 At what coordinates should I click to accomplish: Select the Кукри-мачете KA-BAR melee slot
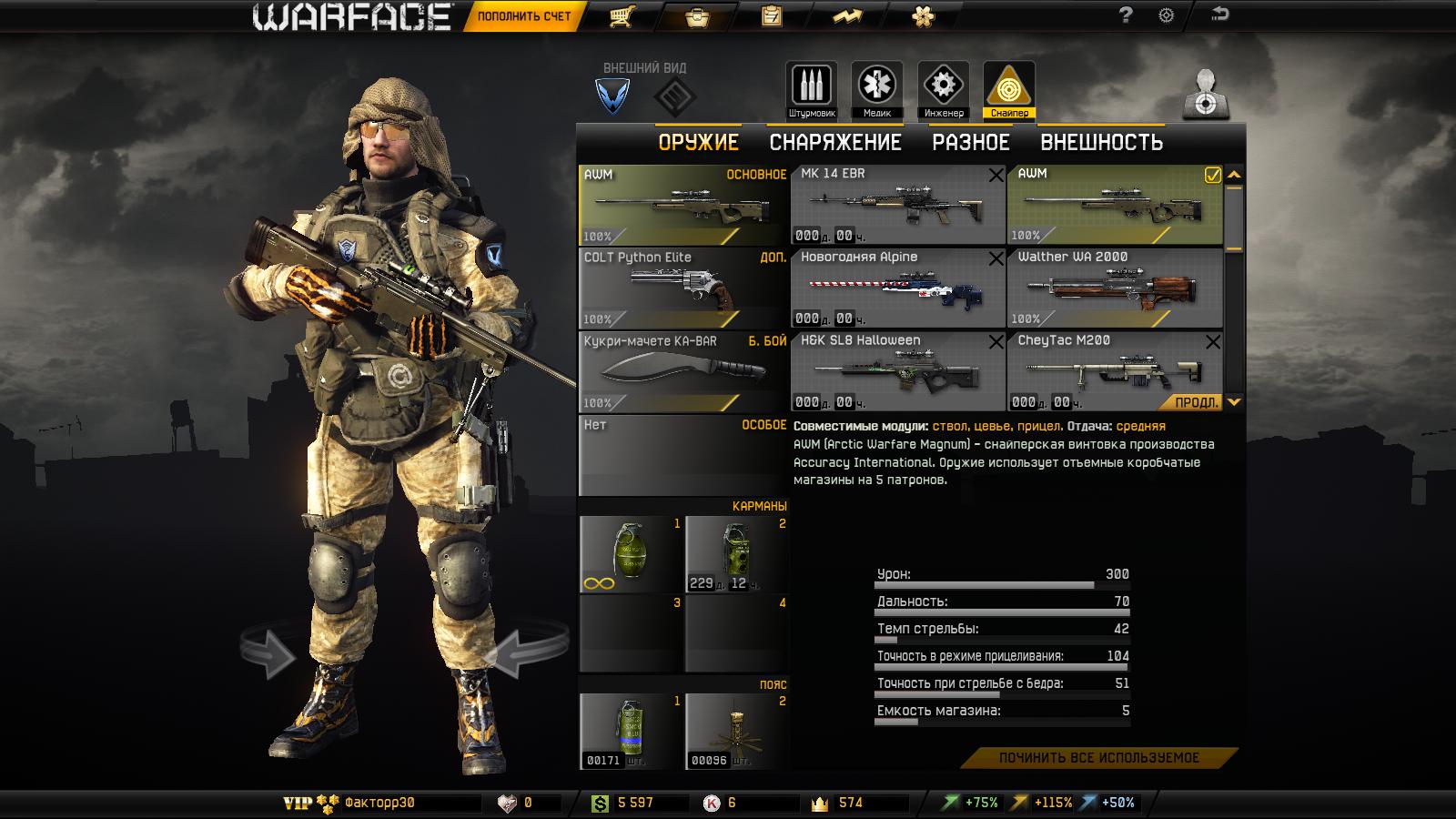point(682,371)
